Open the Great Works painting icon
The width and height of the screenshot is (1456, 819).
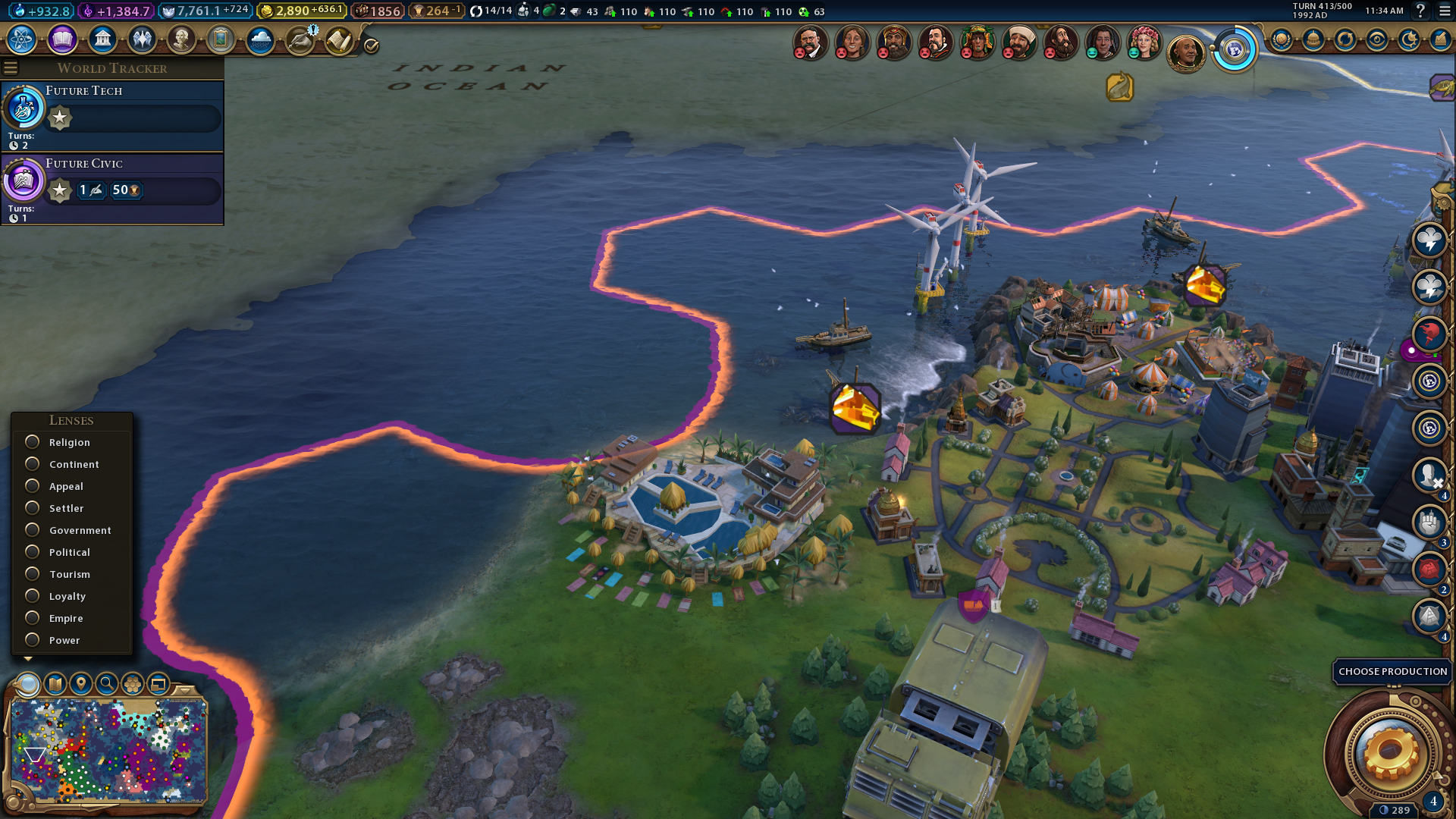pyautogui.click(x=221, y=39)
